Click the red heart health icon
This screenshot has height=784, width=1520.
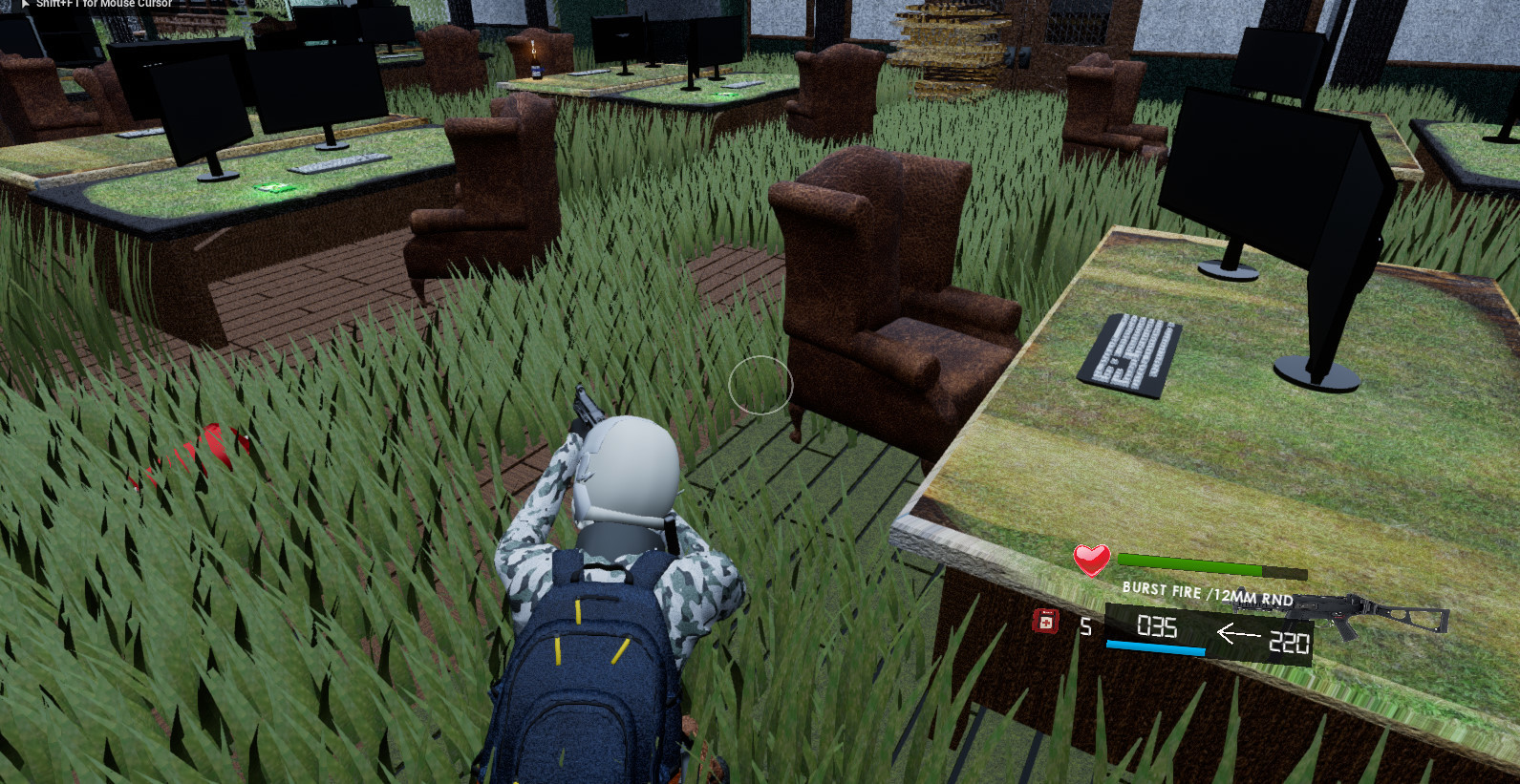click(1090, 562)
